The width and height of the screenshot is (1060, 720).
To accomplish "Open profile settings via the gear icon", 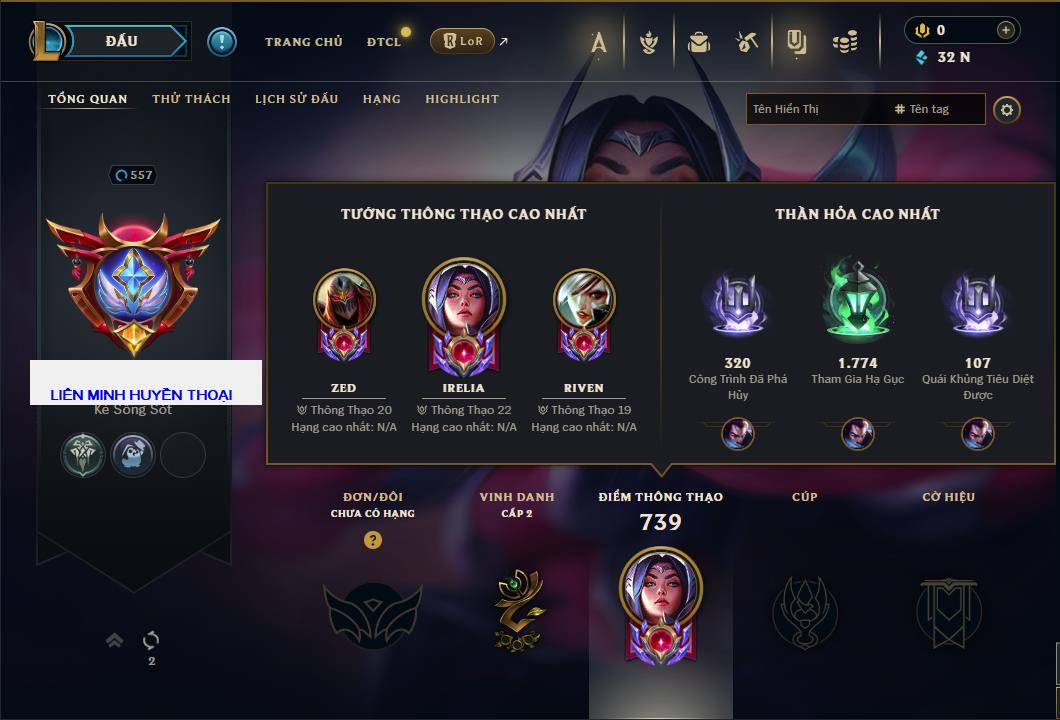I will click(x=1007, y=109).
